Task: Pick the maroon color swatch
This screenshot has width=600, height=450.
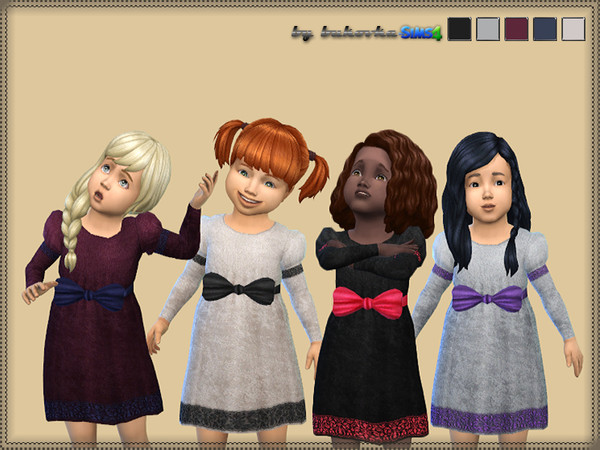Action: (516, 28)
